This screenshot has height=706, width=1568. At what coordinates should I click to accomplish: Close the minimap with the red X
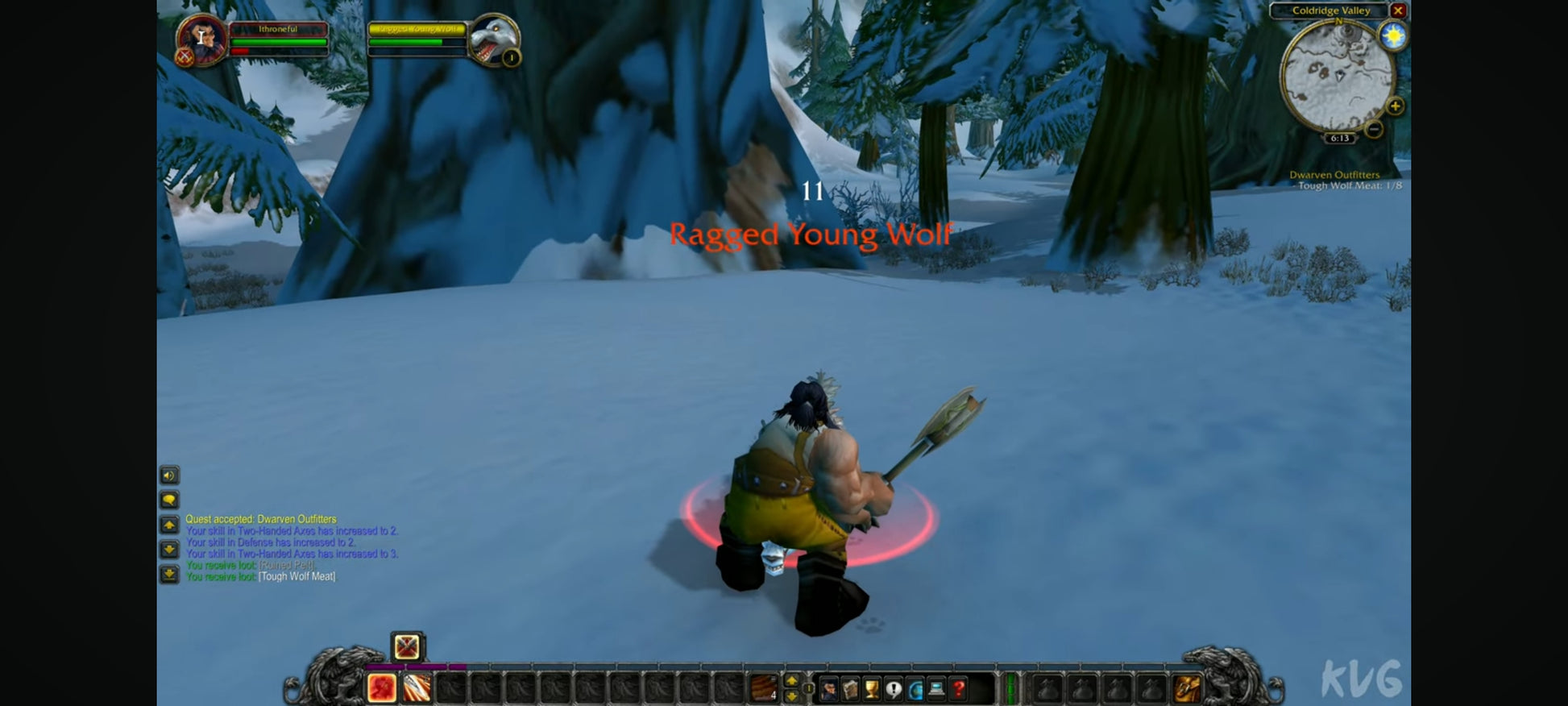[1398, 10]
